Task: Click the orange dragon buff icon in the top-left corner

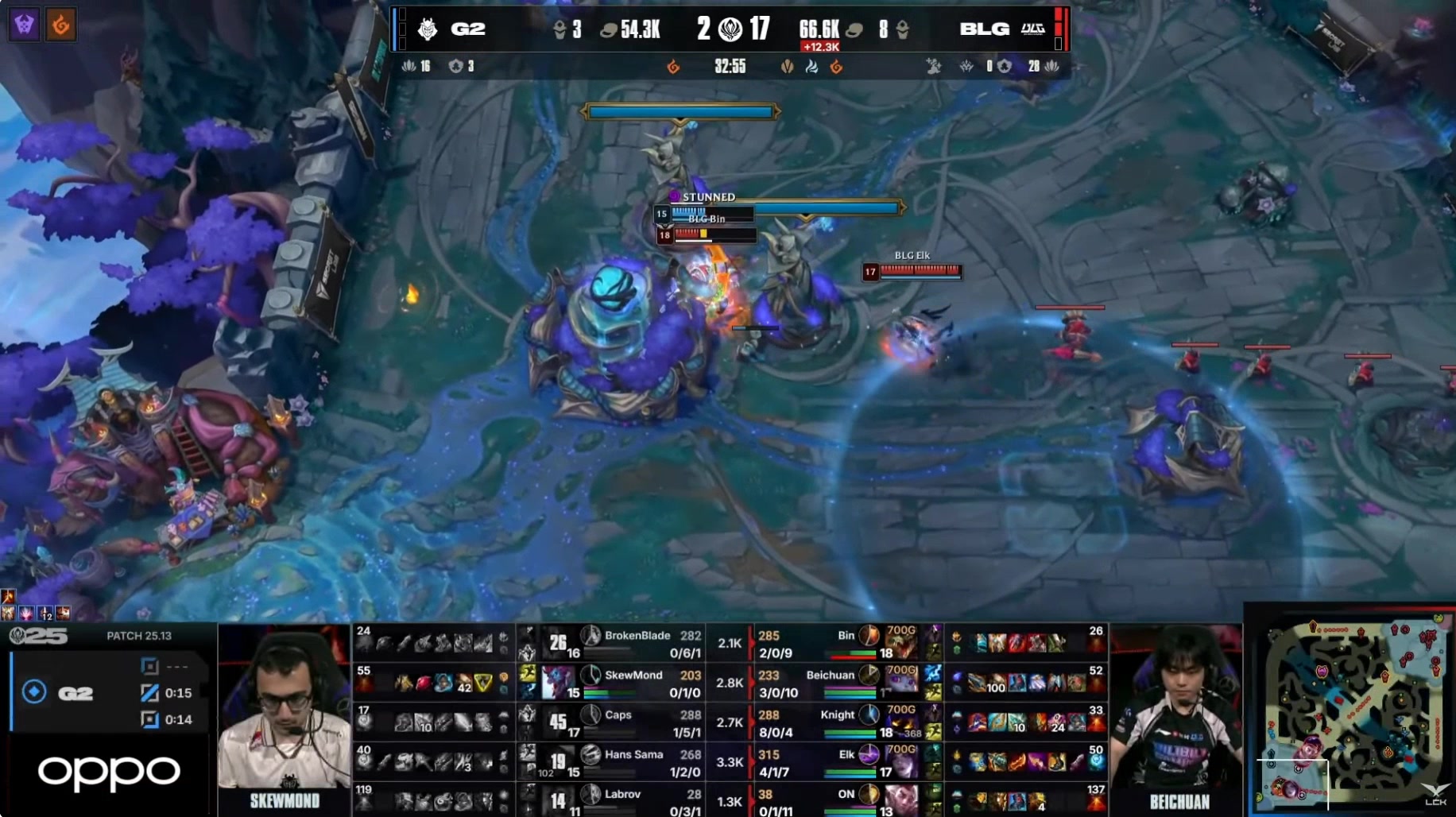Action: click(x=60, y=25)
